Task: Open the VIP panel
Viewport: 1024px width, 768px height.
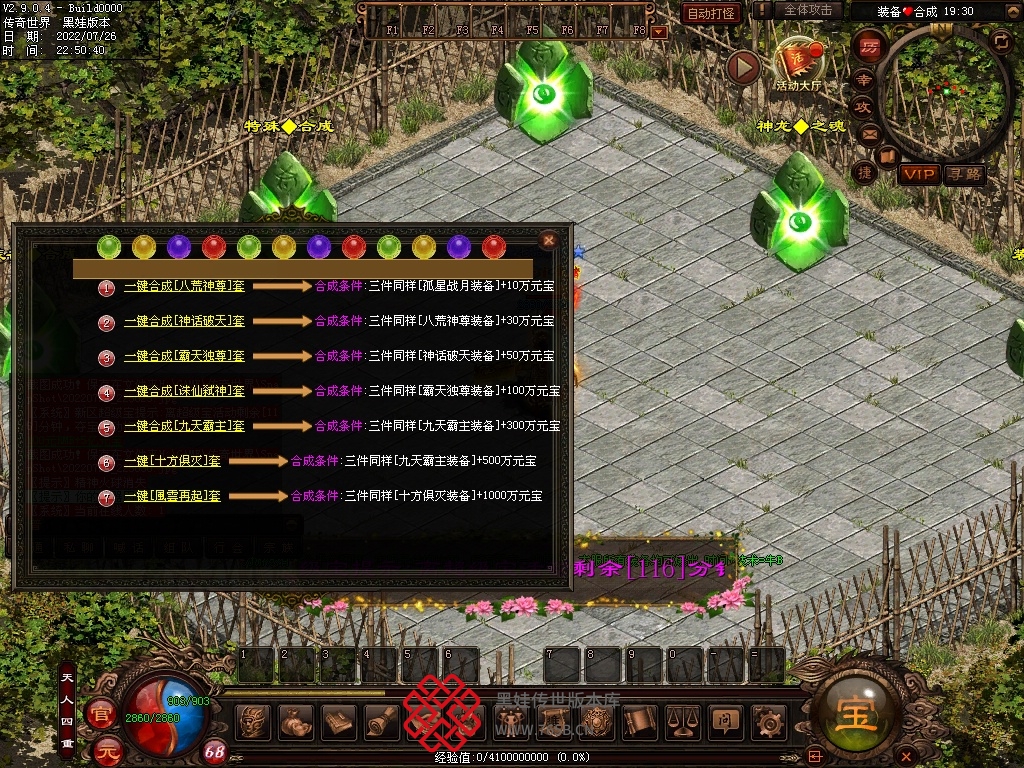Action: pos(918,175)
